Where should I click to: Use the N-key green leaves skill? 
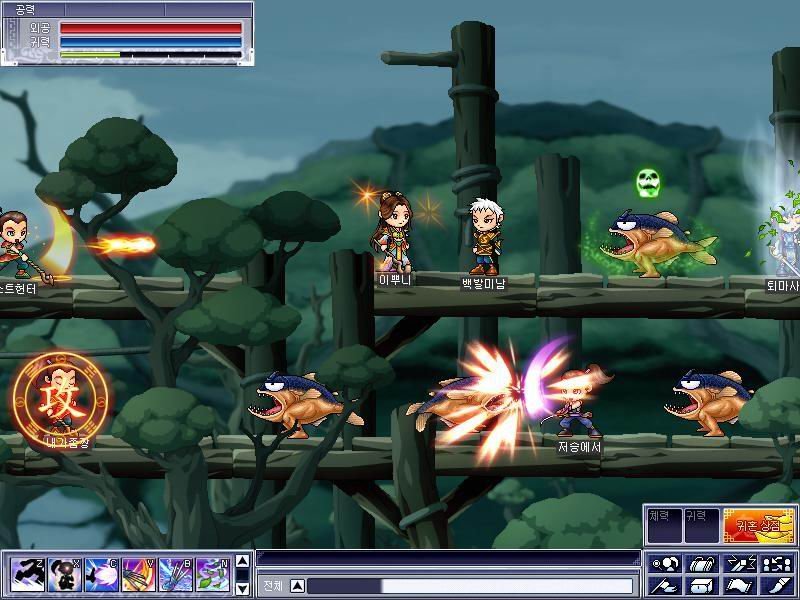pos(213,575)
